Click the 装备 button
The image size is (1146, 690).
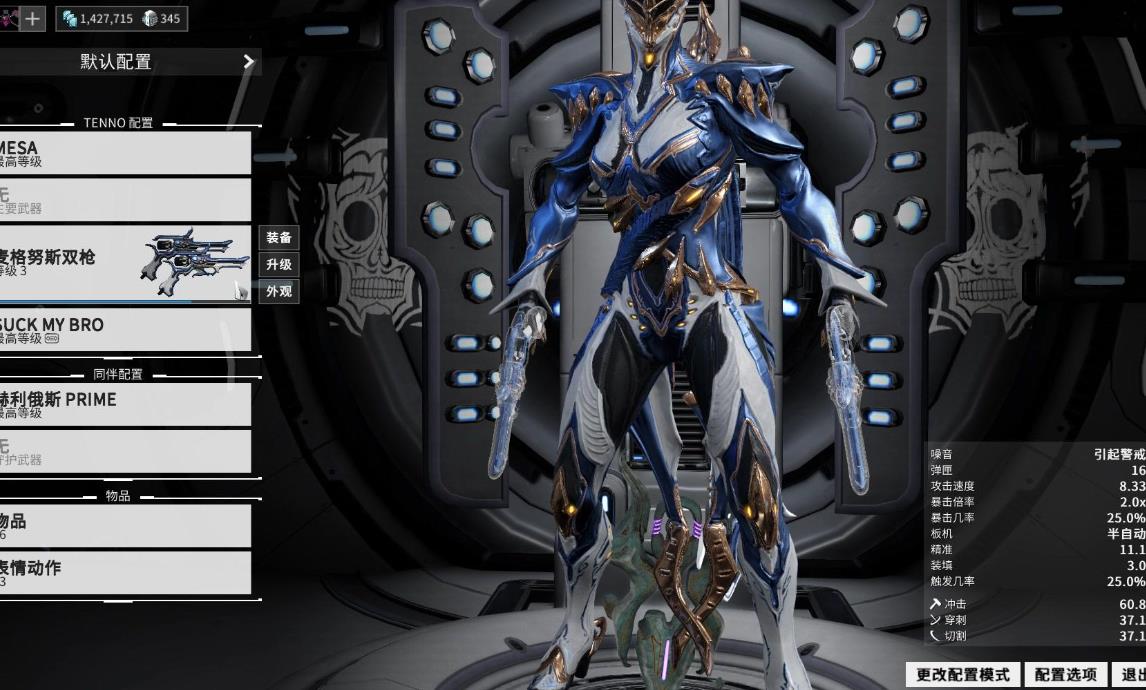click(279, 238)
